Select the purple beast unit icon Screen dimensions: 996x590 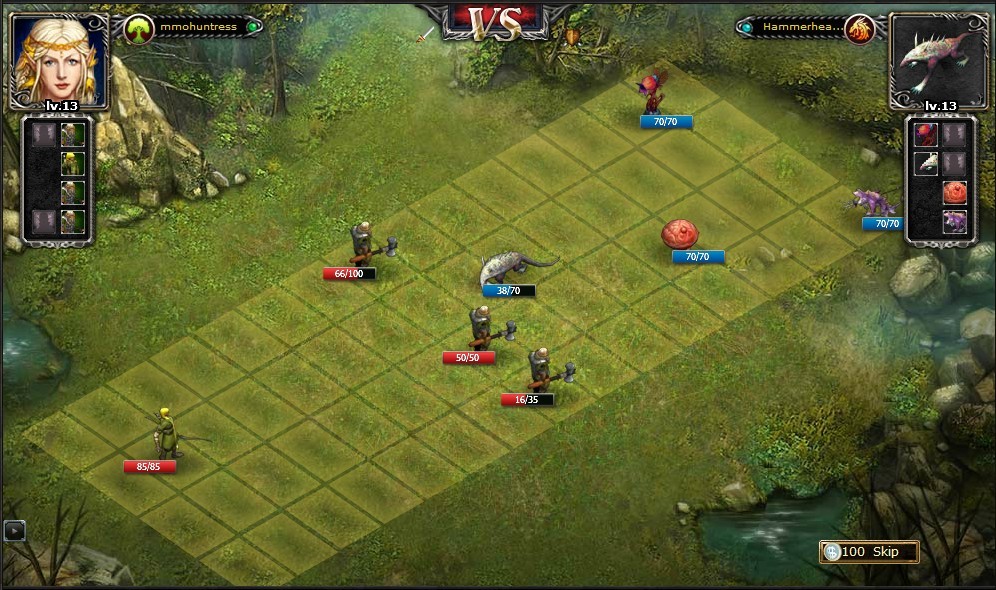coord(954,221)
